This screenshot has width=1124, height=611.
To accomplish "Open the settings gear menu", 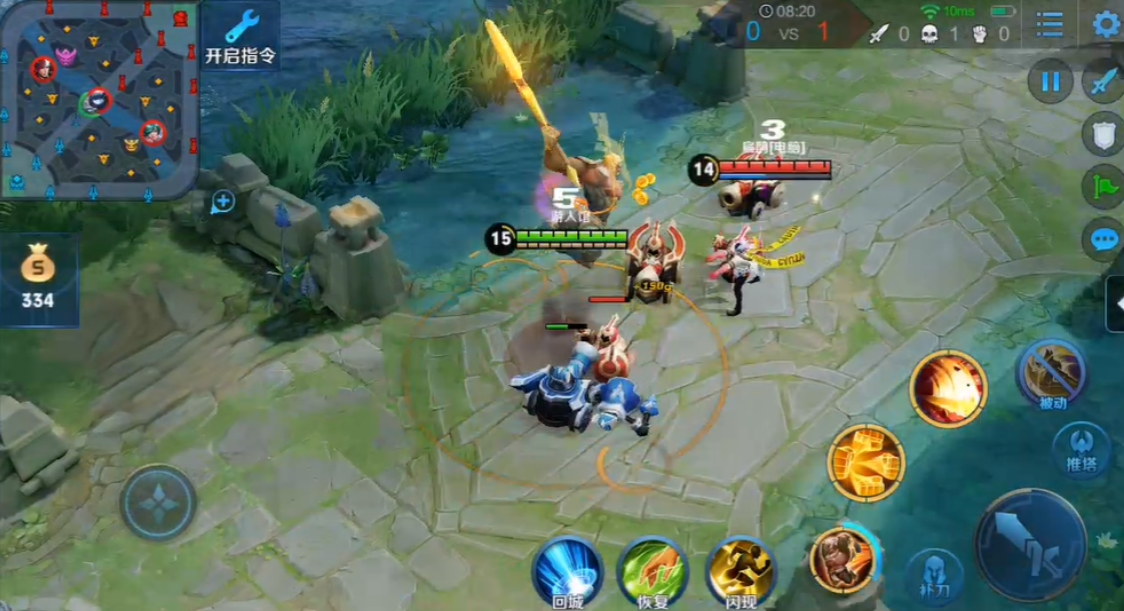I will [x=1106, y=24].
